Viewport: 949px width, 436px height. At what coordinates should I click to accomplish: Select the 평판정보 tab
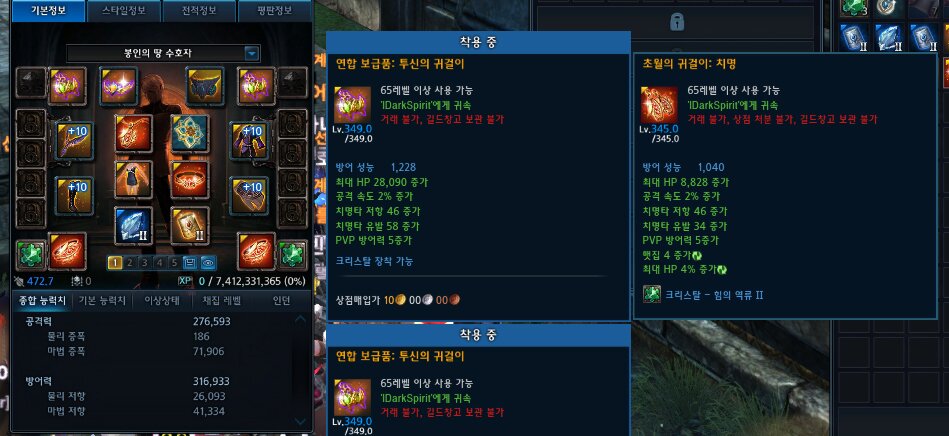[x=271, y=11]
